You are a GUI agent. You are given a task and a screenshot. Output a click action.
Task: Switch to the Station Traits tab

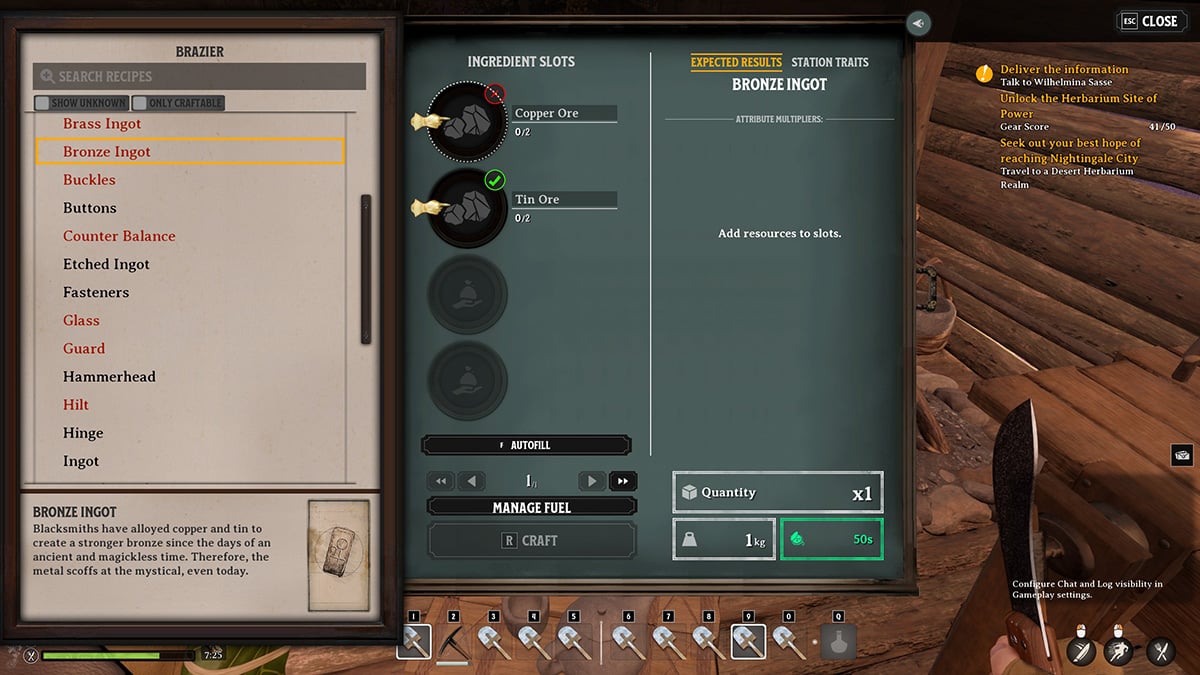click(830, 62)
